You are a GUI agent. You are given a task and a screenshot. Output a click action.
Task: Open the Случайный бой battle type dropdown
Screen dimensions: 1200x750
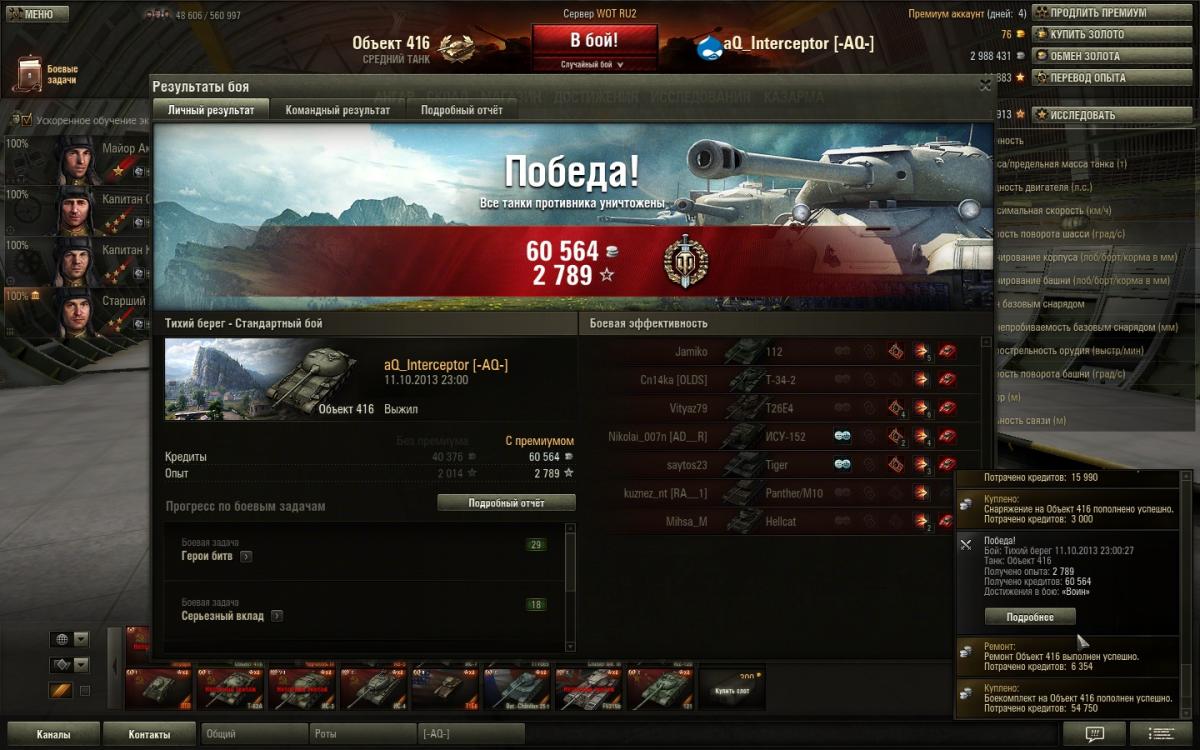point(594,64)
